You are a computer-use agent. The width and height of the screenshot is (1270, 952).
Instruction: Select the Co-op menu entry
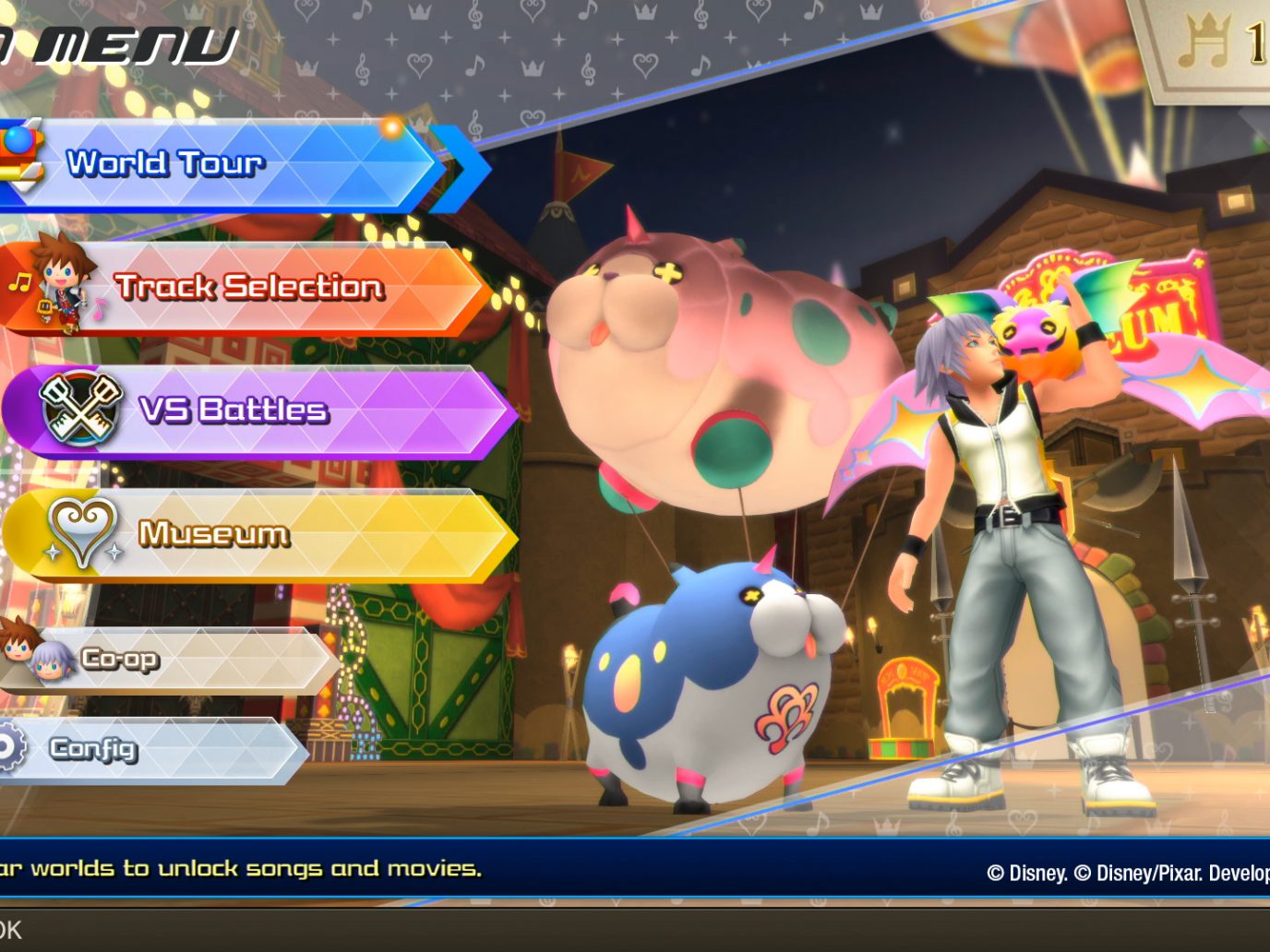point(166,659)
